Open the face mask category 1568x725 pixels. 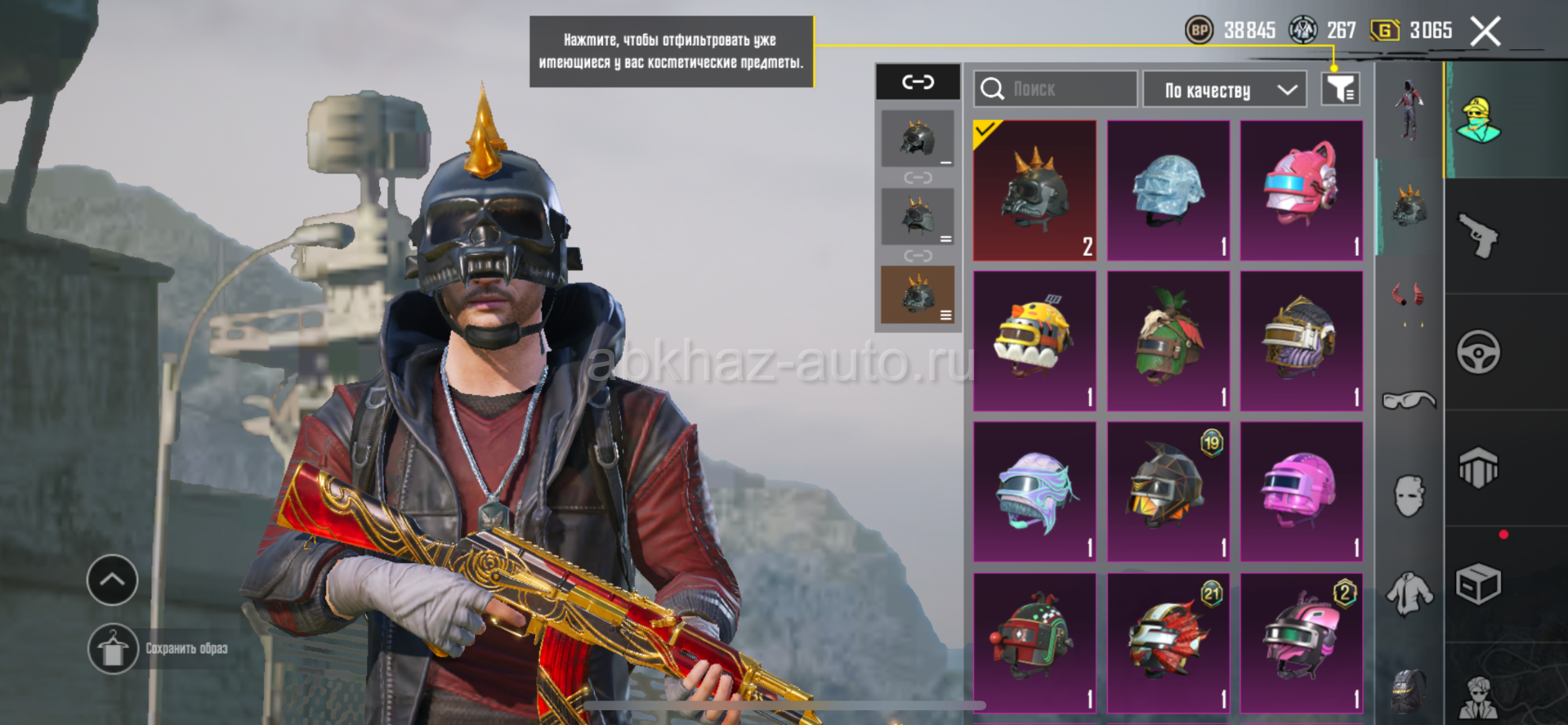click(1409, 495)
